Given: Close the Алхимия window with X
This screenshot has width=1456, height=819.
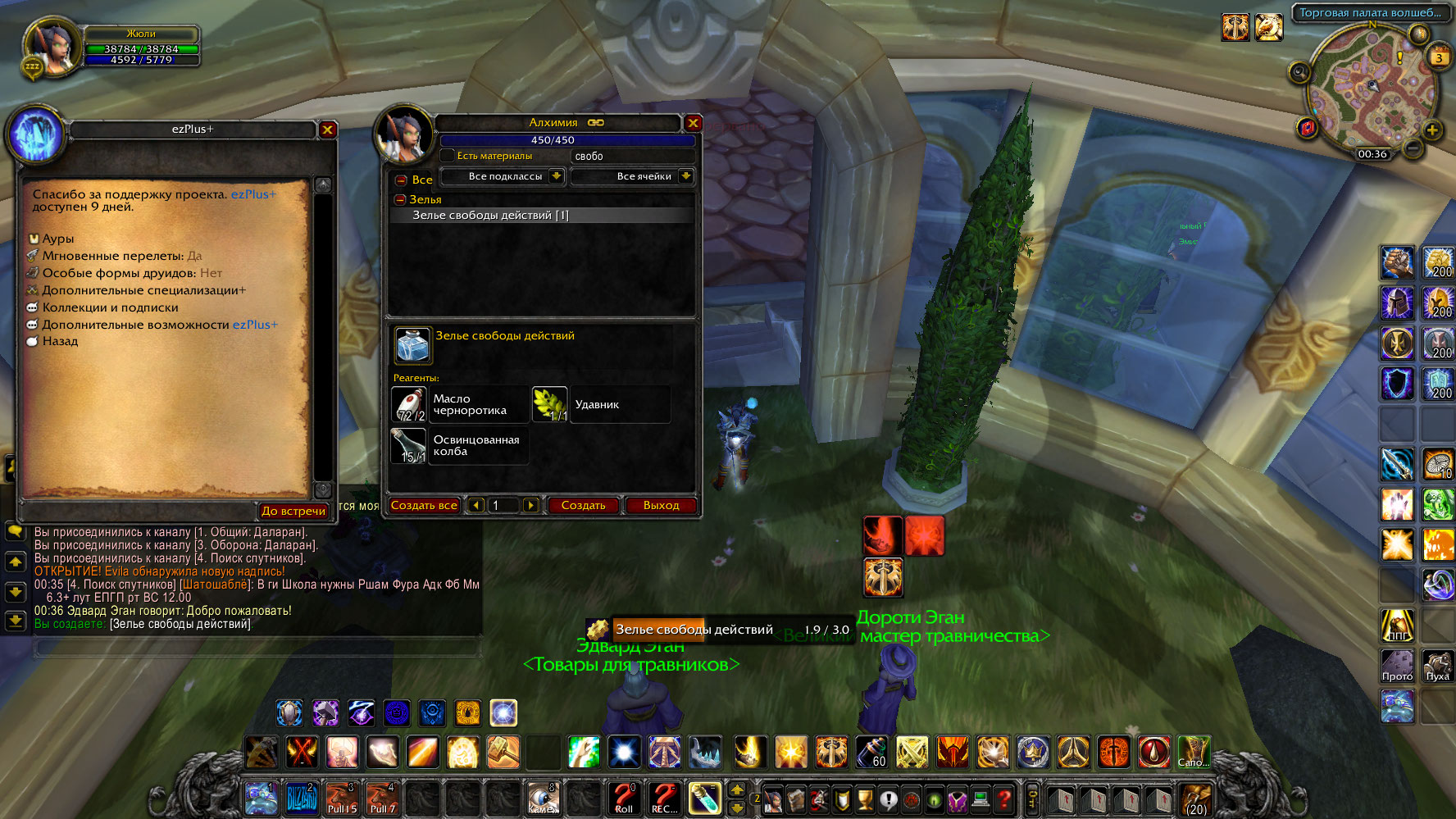Looking at the screenshot, I should click(694, 123).
